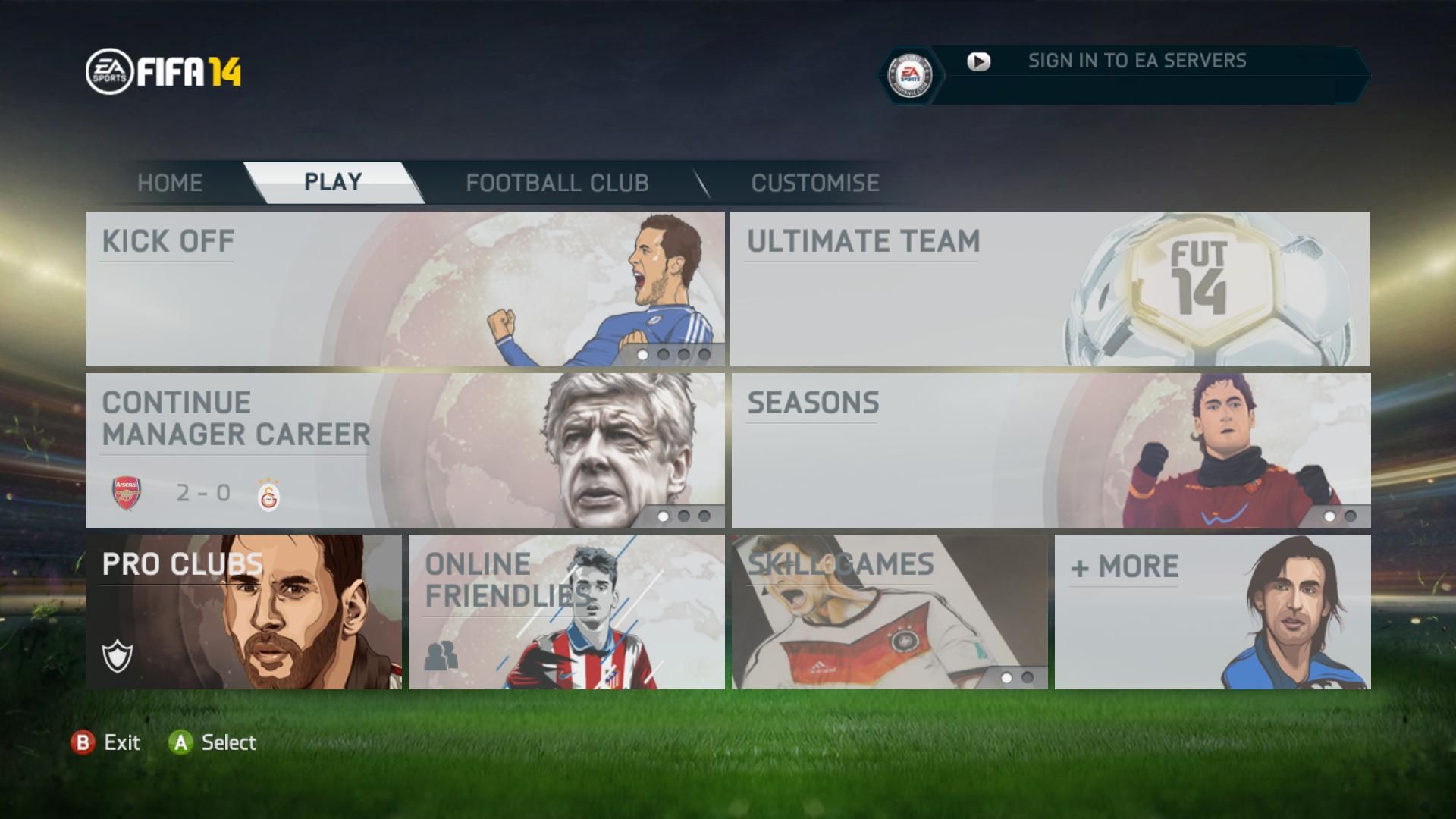Continue Manager Career tile
The width and height of the screenshot is (1456, 819).
[x=405, y=450]
